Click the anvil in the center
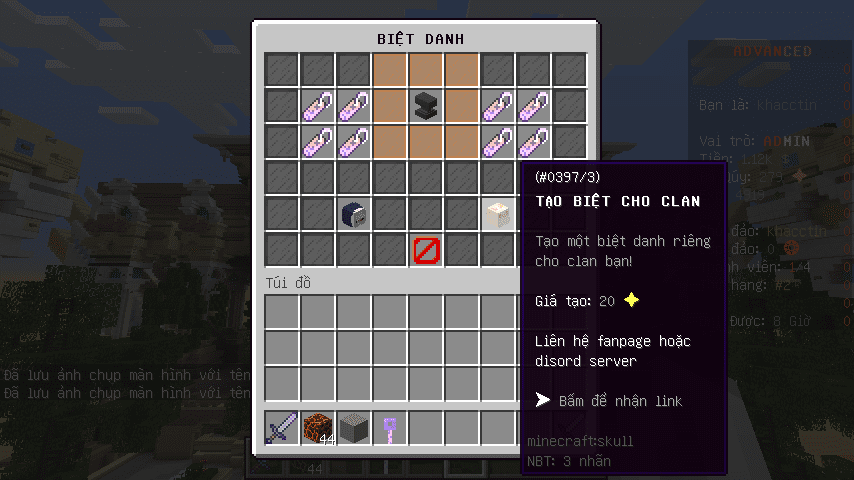 (x=427, y=106)
